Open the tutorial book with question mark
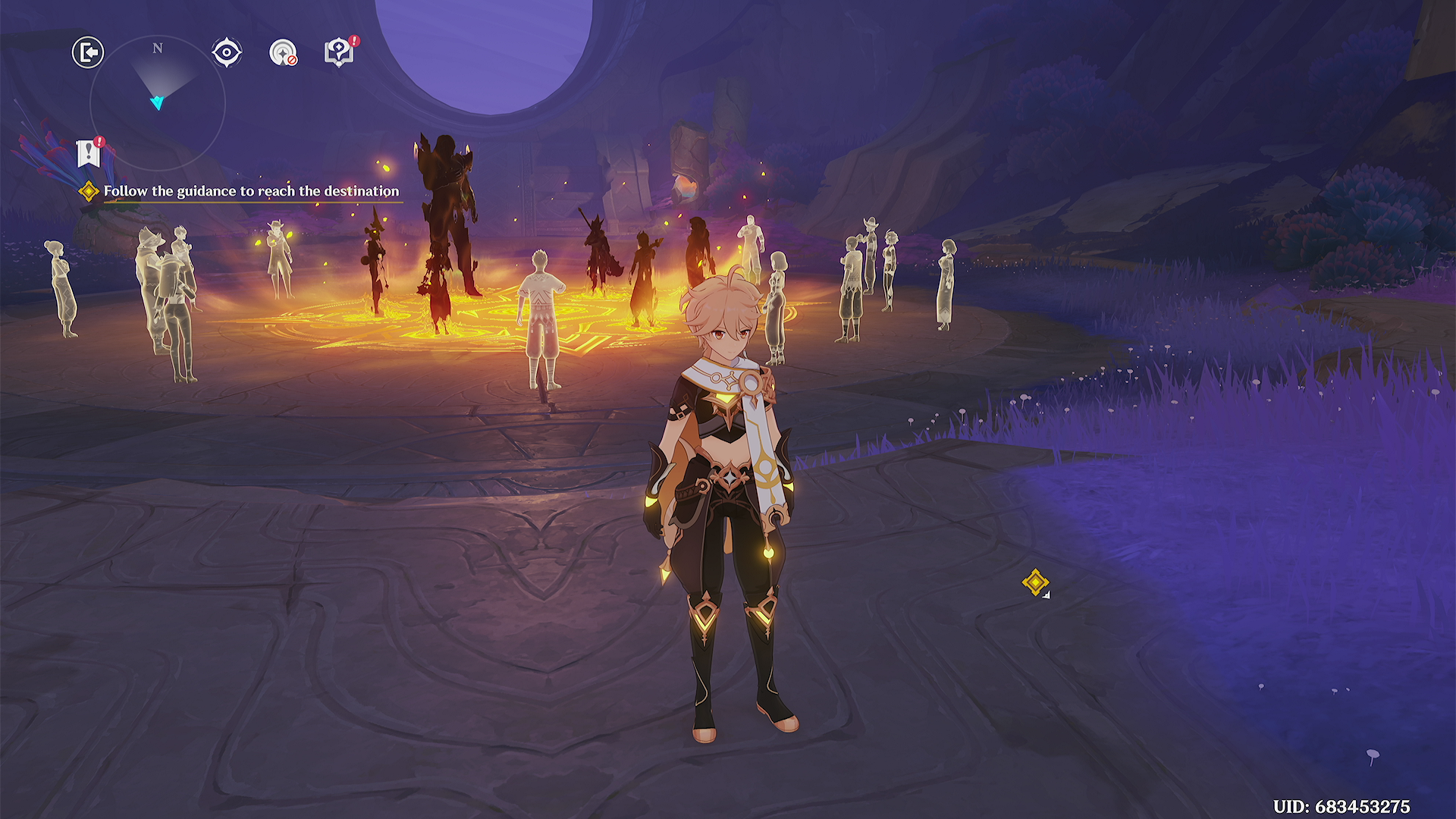 (x=339, y=52)
